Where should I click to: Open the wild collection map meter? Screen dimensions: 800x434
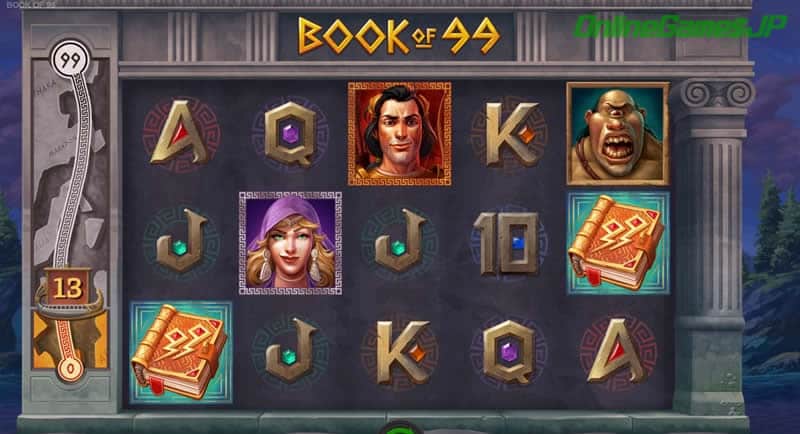coord(70,210)
